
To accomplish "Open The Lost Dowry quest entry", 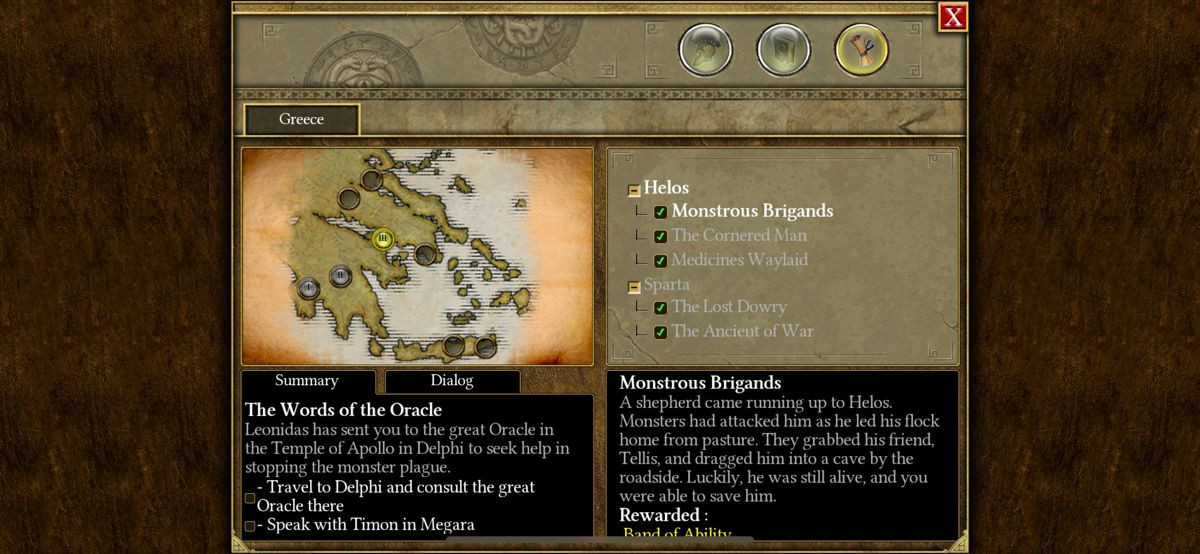I will (x=729, y=307).
